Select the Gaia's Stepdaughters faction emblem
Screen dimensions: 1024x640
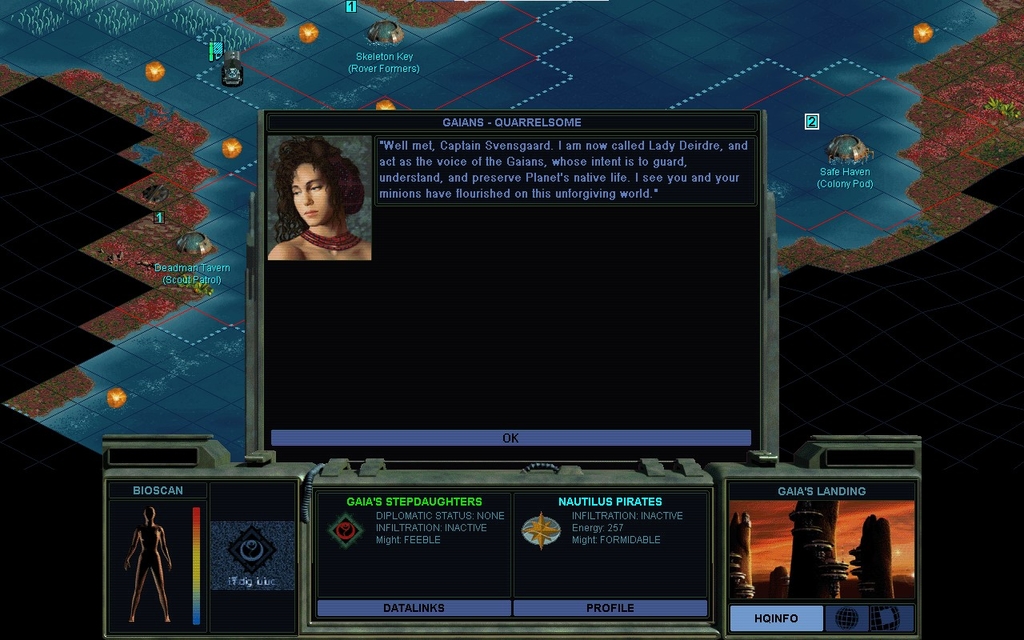click(344, 531)
